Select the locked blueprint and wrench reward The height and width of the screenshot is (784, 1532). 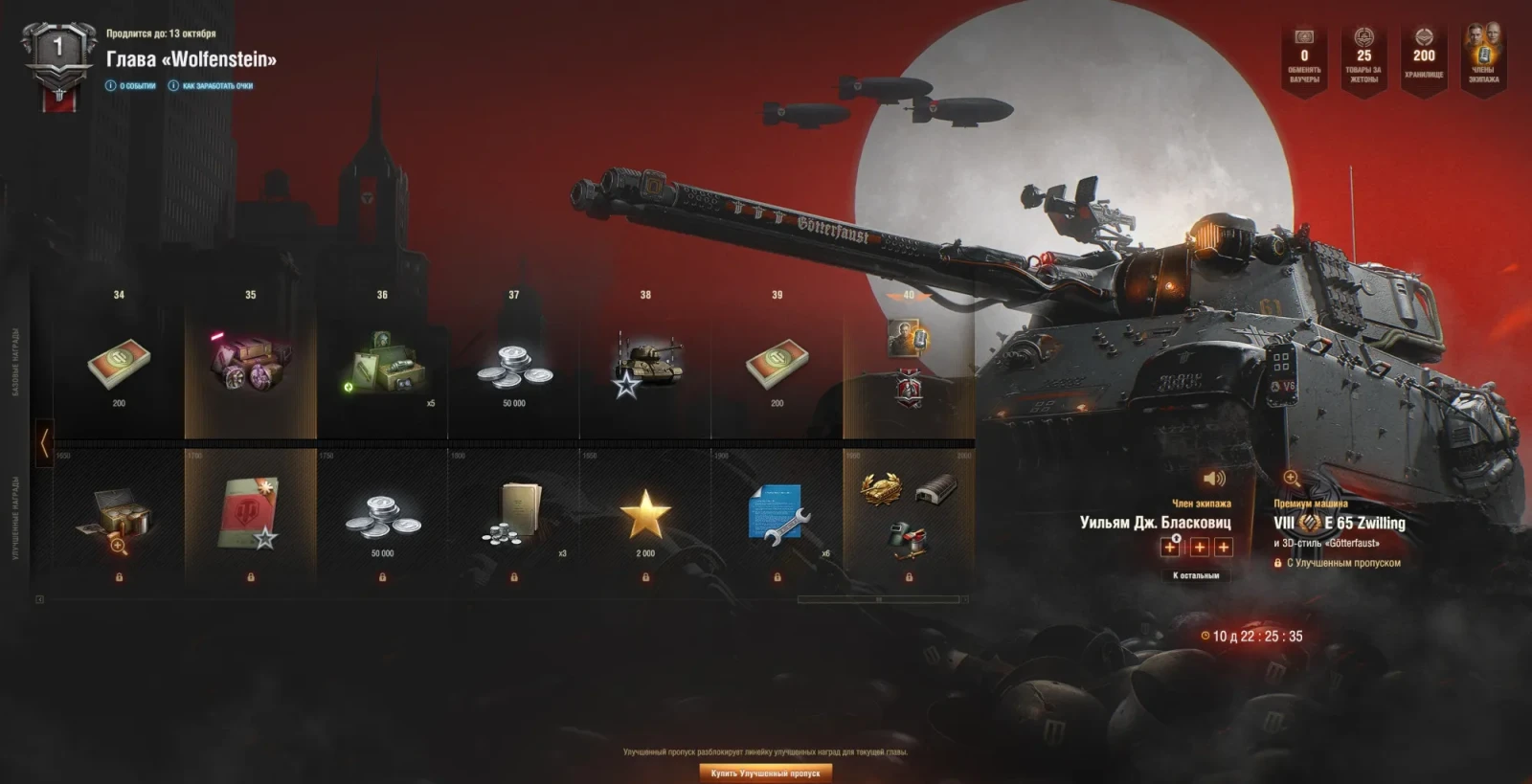click(777, 517)
